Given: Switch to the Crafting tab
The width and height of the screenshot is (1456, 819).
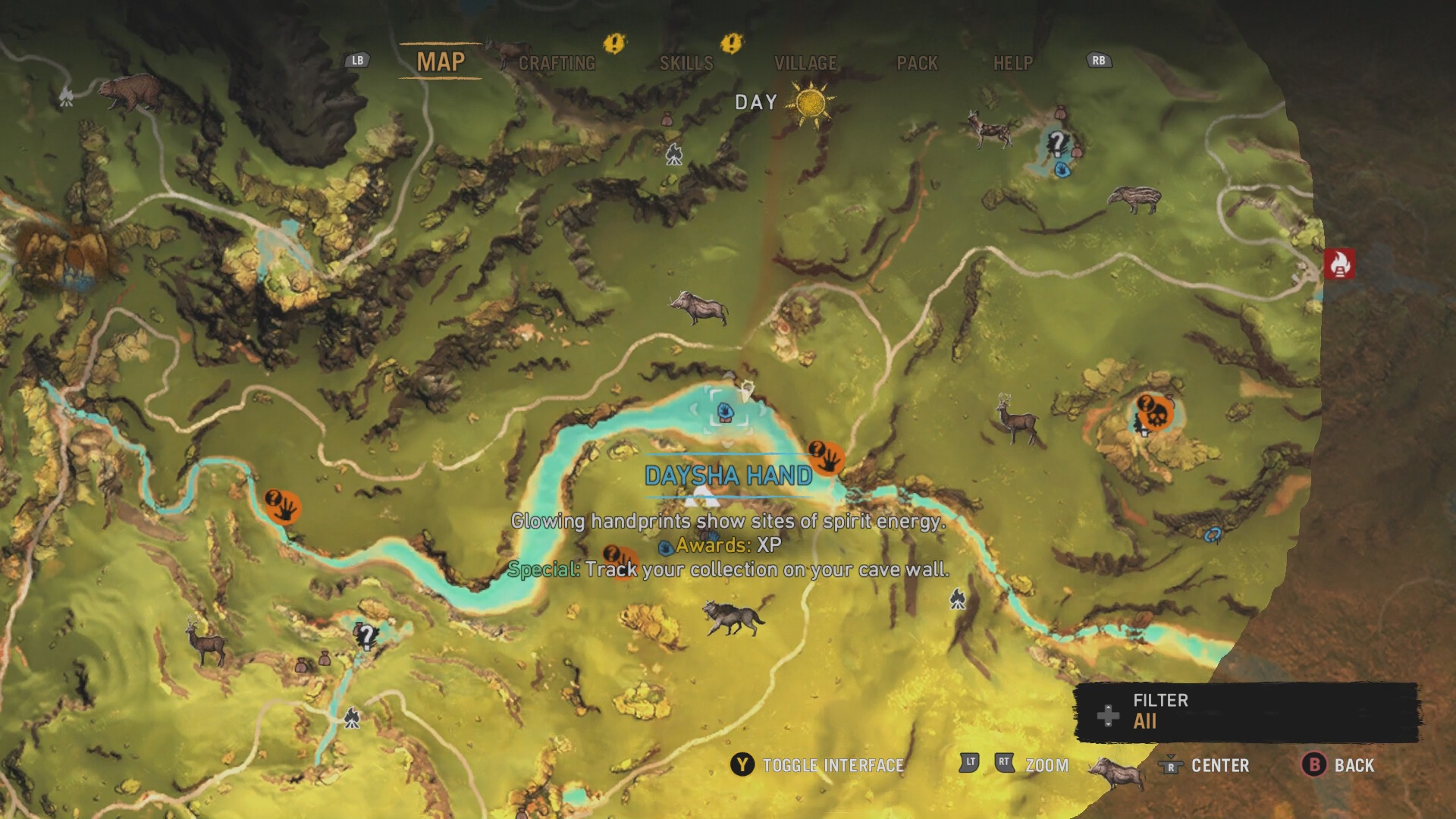Looking at the screenshot, I should point(557,63).
